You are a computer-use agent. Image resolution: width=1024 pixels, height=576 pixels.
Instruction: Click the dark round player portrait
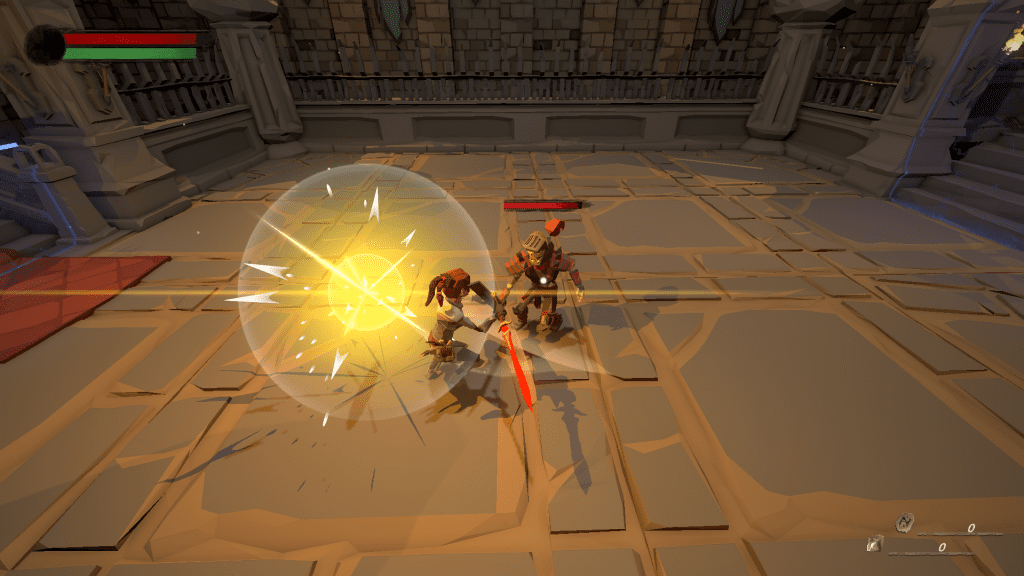click(x=44, y=45)
